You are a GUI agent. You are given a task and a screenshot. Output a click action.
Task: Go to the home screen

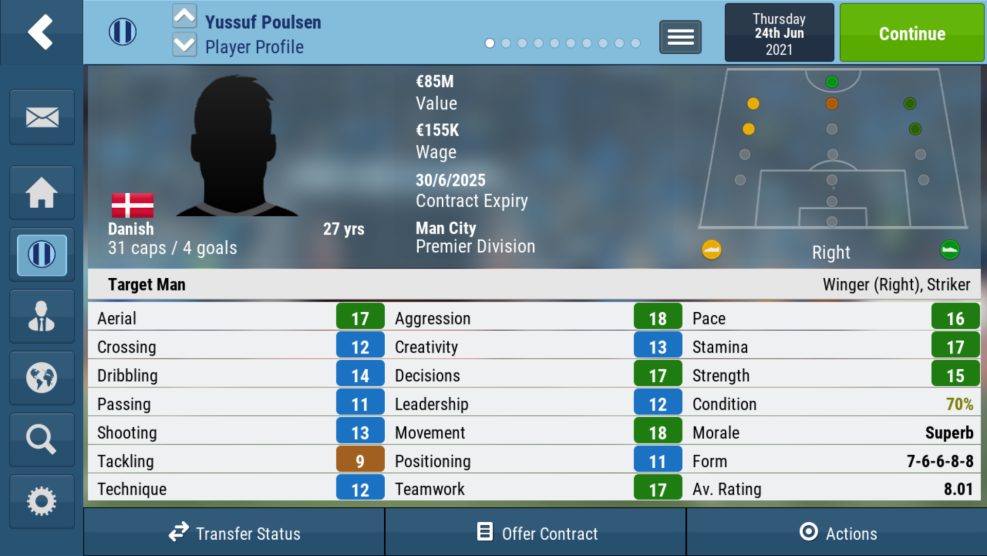41,192
